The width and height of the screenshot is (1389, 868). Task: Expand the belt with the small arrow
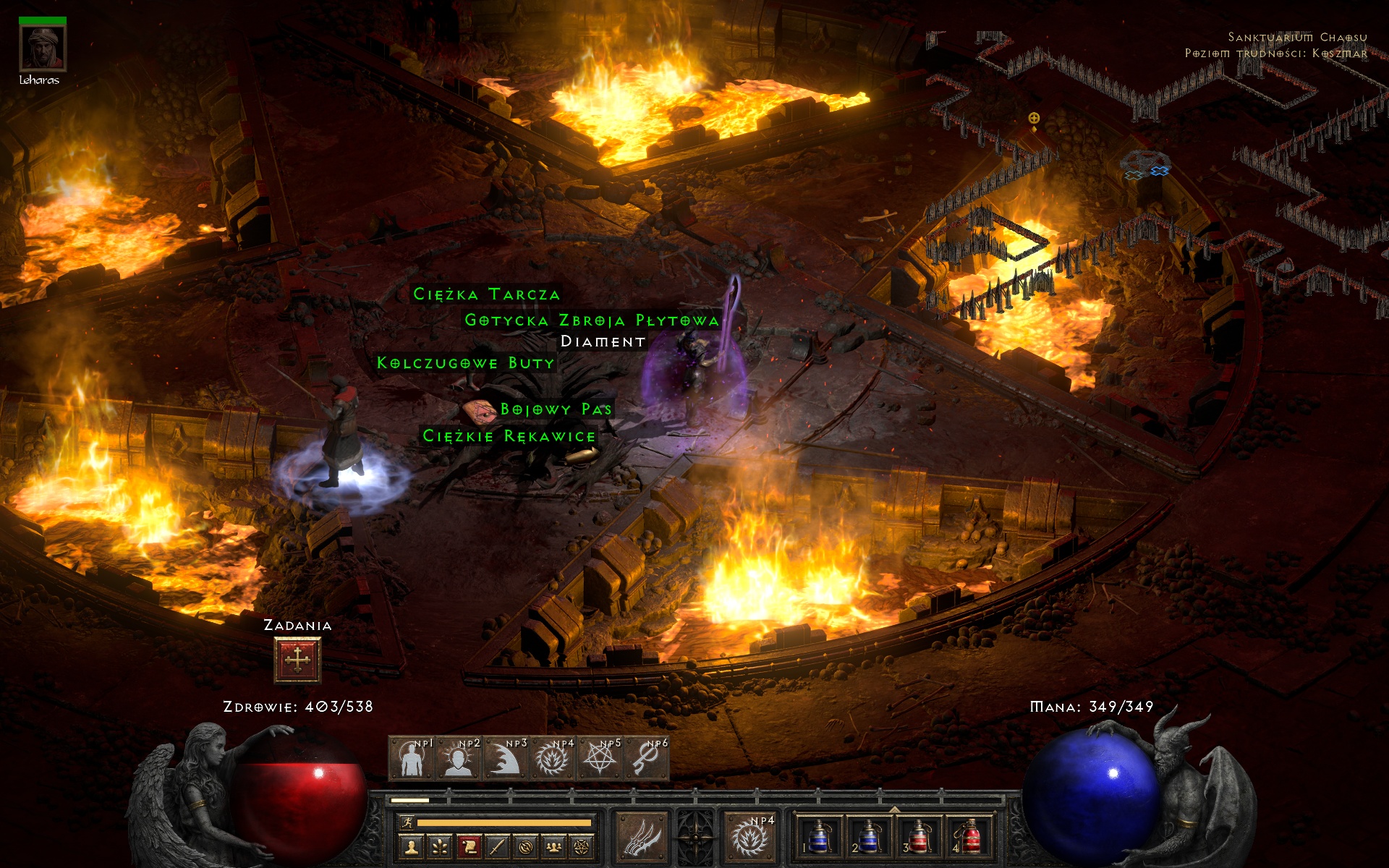(894, 809)
